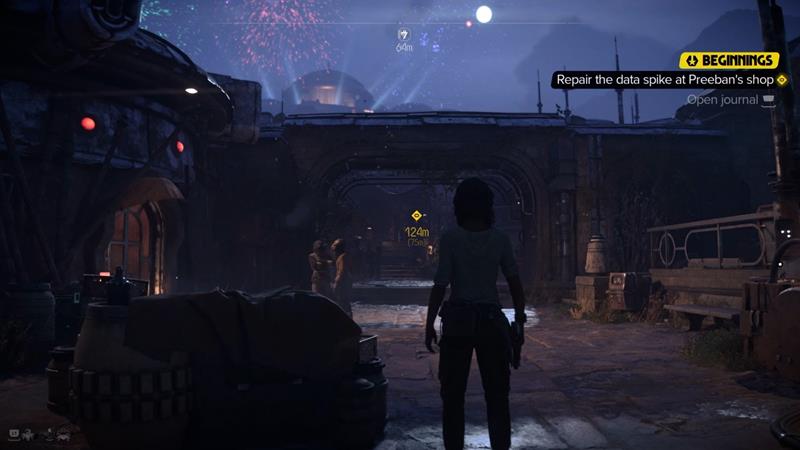This screenshot has width=800, height=450.
Task: Open the journal from the quest tracker
Action: 730,99
